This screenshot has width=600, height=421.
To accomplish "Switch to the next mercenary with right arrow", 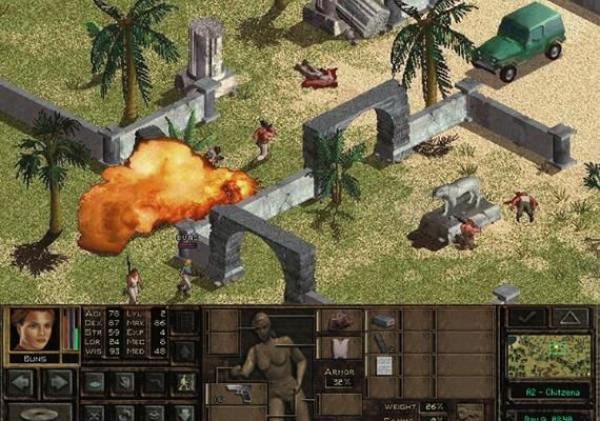I will point(58,382).
